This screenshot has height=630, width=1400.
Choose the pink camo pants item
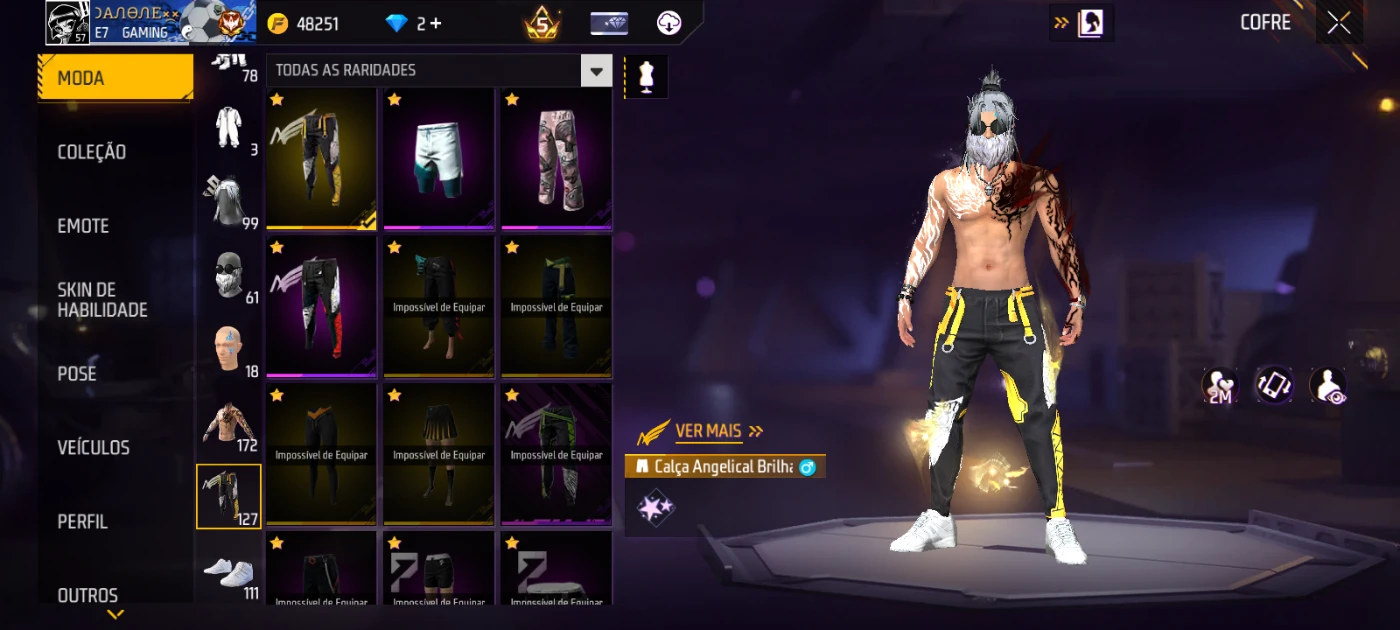(x=556, y=158)
